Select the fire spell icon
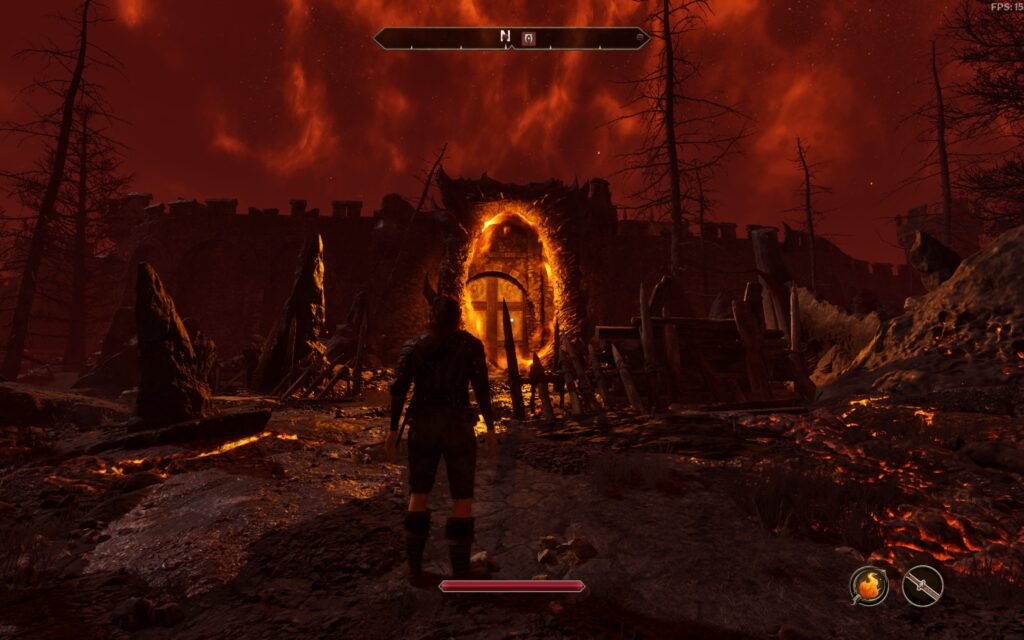This screenshot has height=640, width=1024. pos(869,586)
